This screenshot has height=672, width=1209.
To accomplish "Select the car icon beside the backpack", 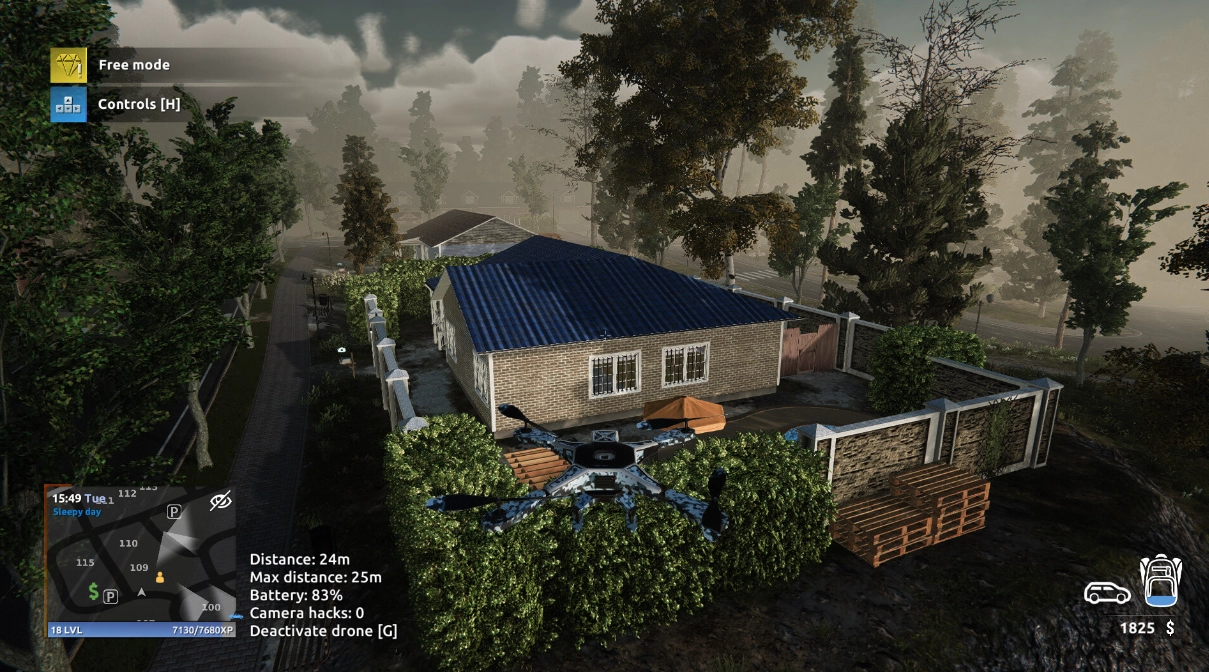I will click(1107, 593).
